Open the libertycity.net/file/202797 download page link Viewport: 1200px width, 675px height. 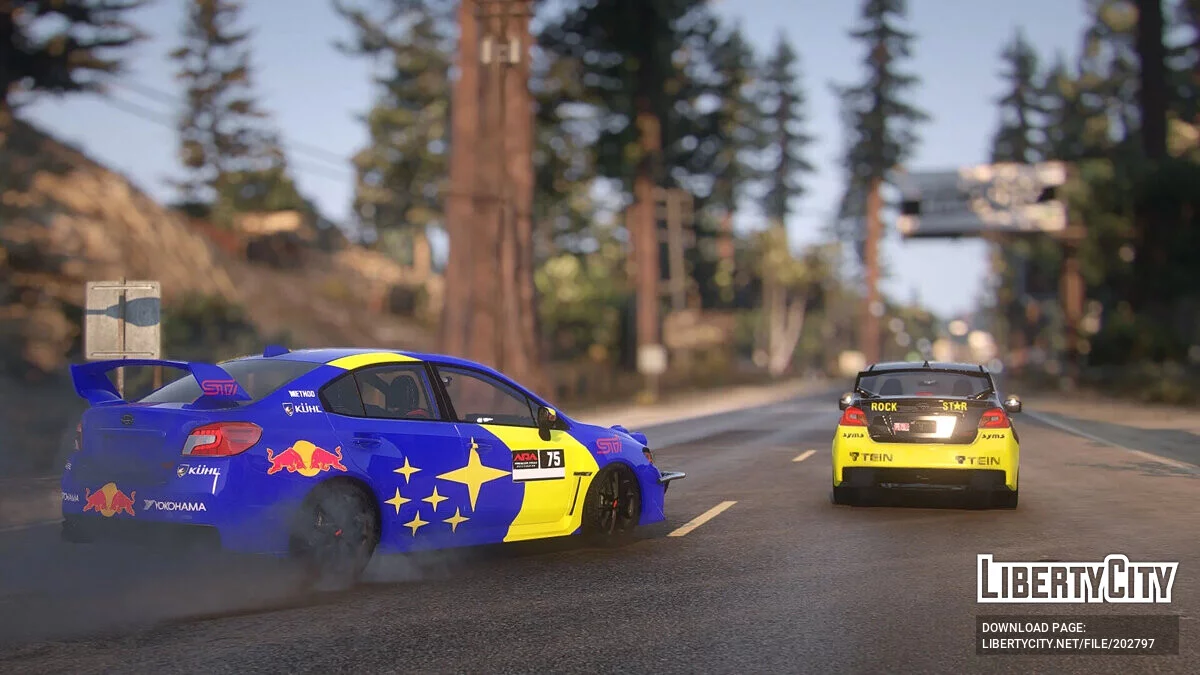(1067, 643)
